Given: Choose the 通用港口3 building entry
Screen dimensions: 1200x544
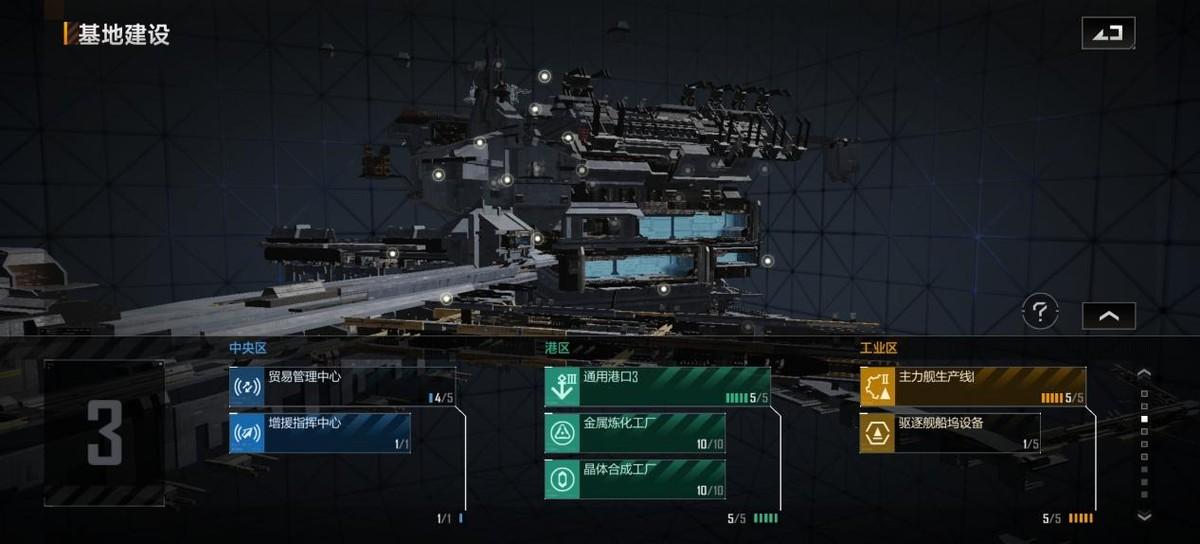Looking at the screenshot, I should tap(657, 387).
